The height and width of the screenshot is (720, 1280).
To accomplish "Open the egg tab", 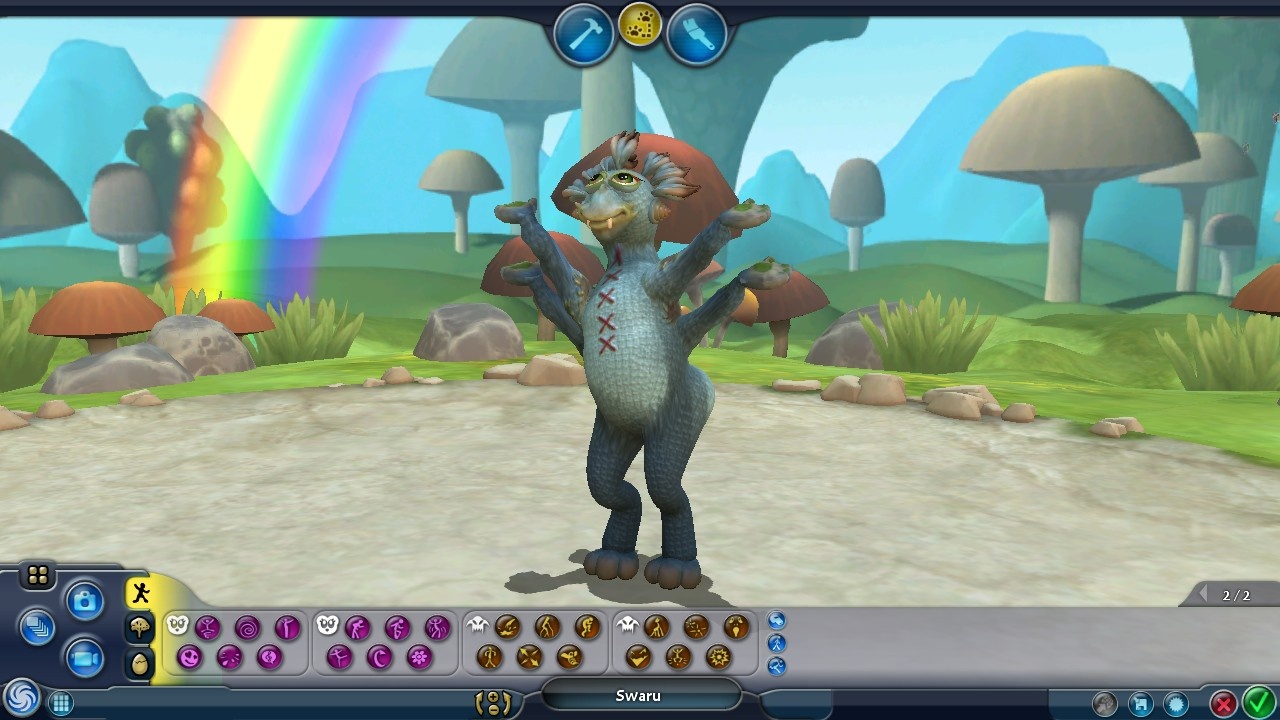I will click(x=140, y=662).
